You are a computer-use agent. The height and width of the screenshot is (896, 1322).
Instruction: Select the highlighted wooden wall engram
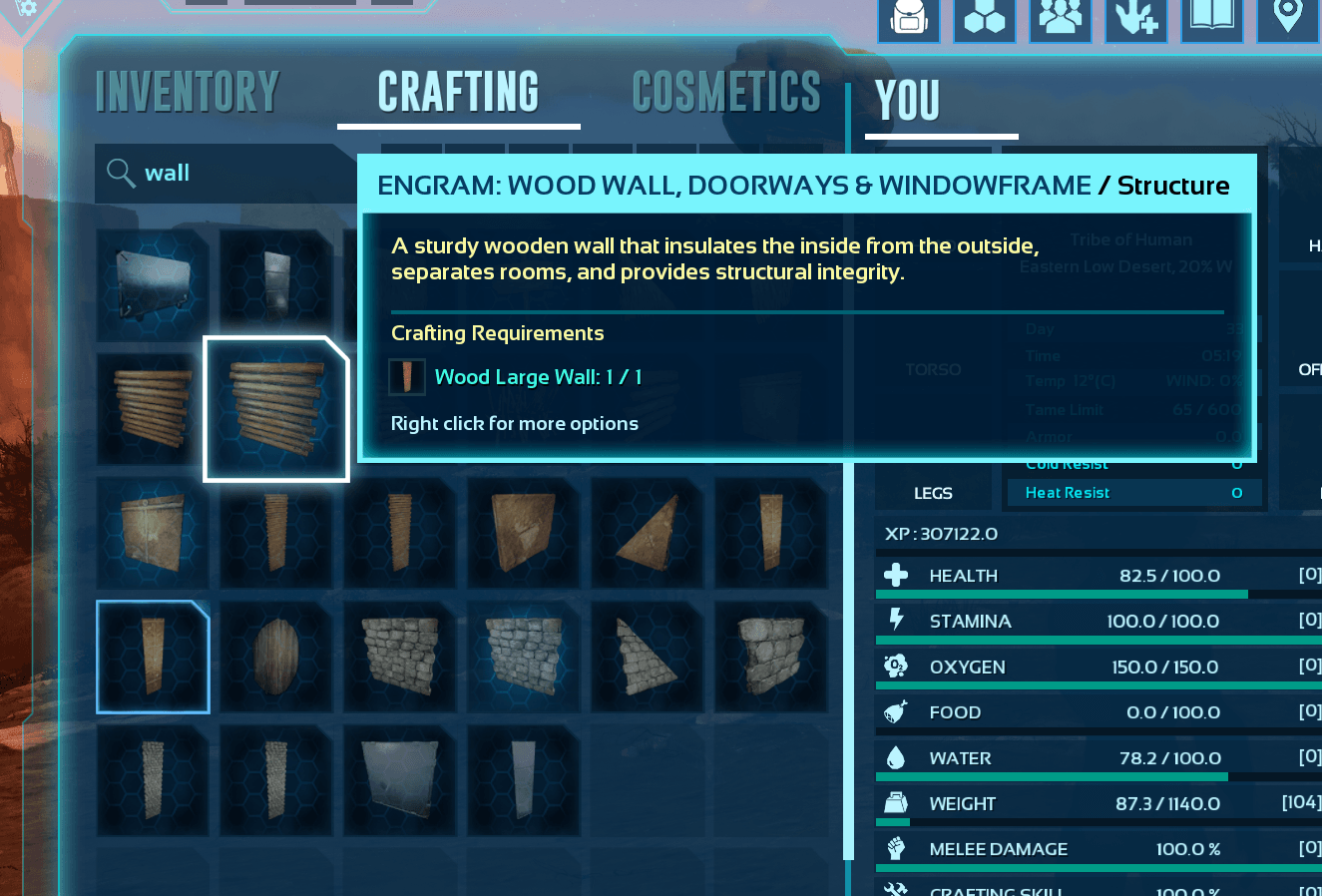coord(276,409)
